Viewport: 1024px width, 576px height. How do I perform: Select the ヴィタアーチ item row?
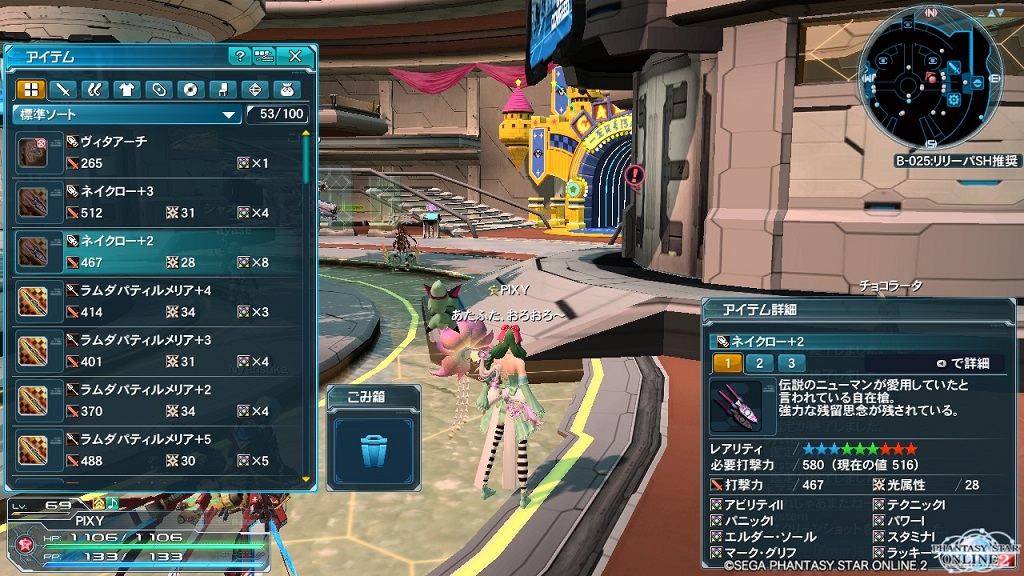click(x=160, y=152)
